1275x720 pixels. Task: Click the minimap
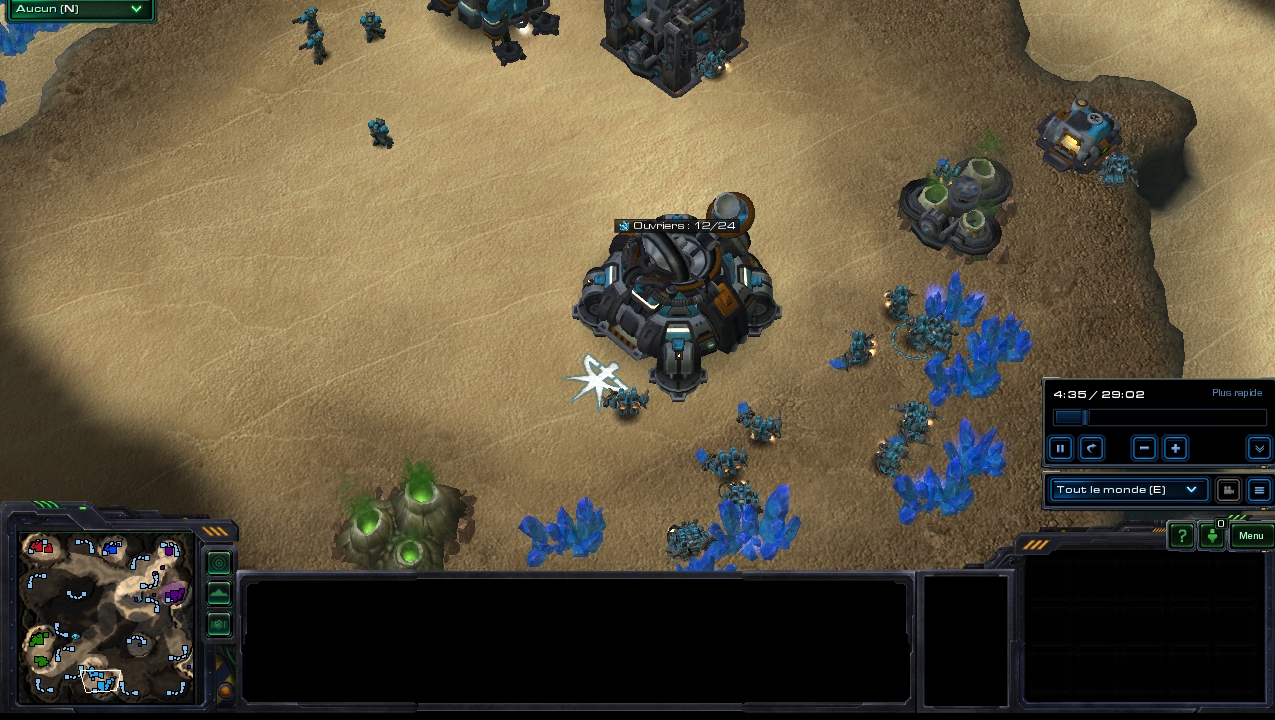click(108, 615)
